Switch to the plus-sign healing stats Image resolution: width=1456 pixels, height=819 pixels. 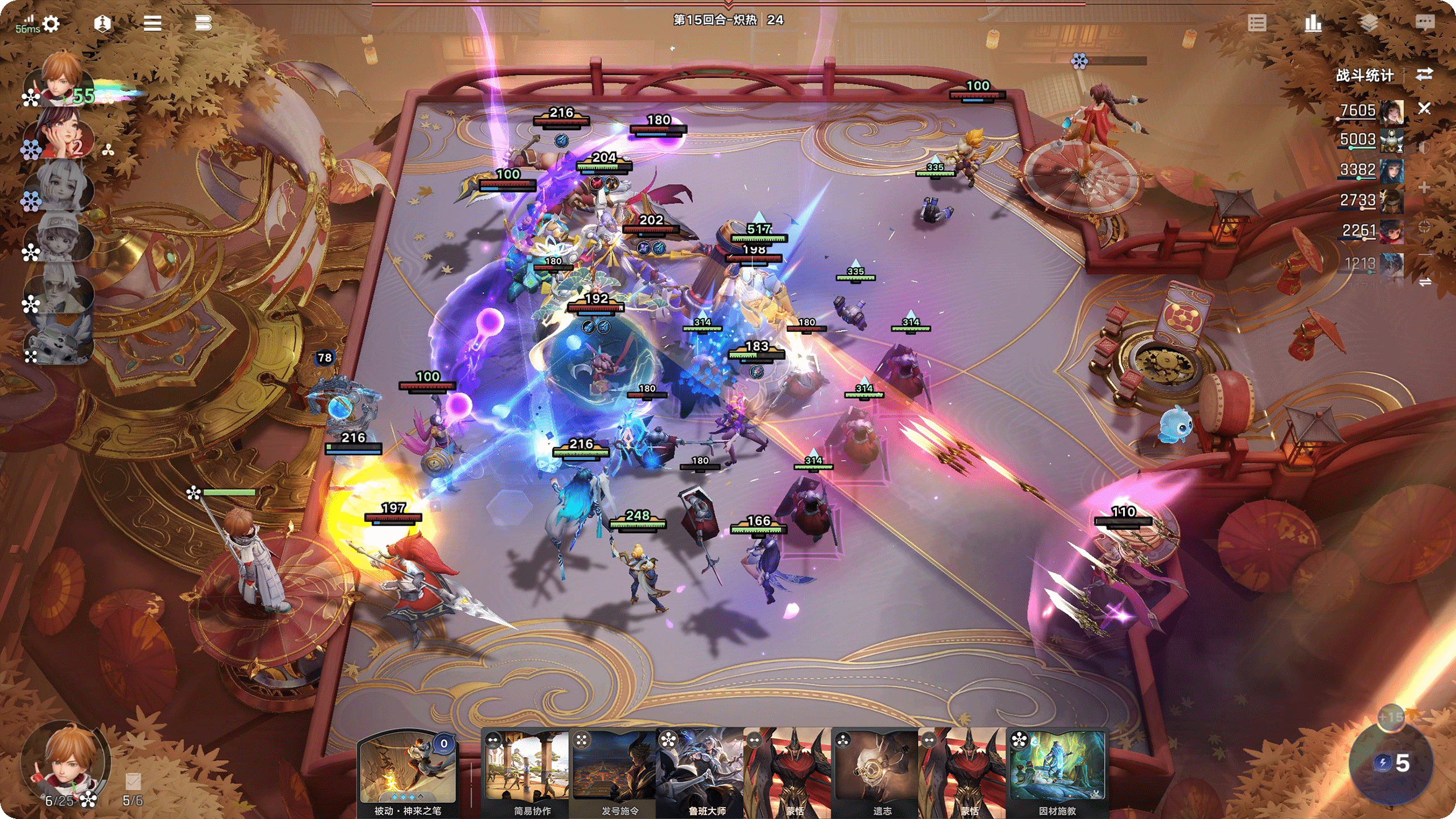click(1424, 187)
